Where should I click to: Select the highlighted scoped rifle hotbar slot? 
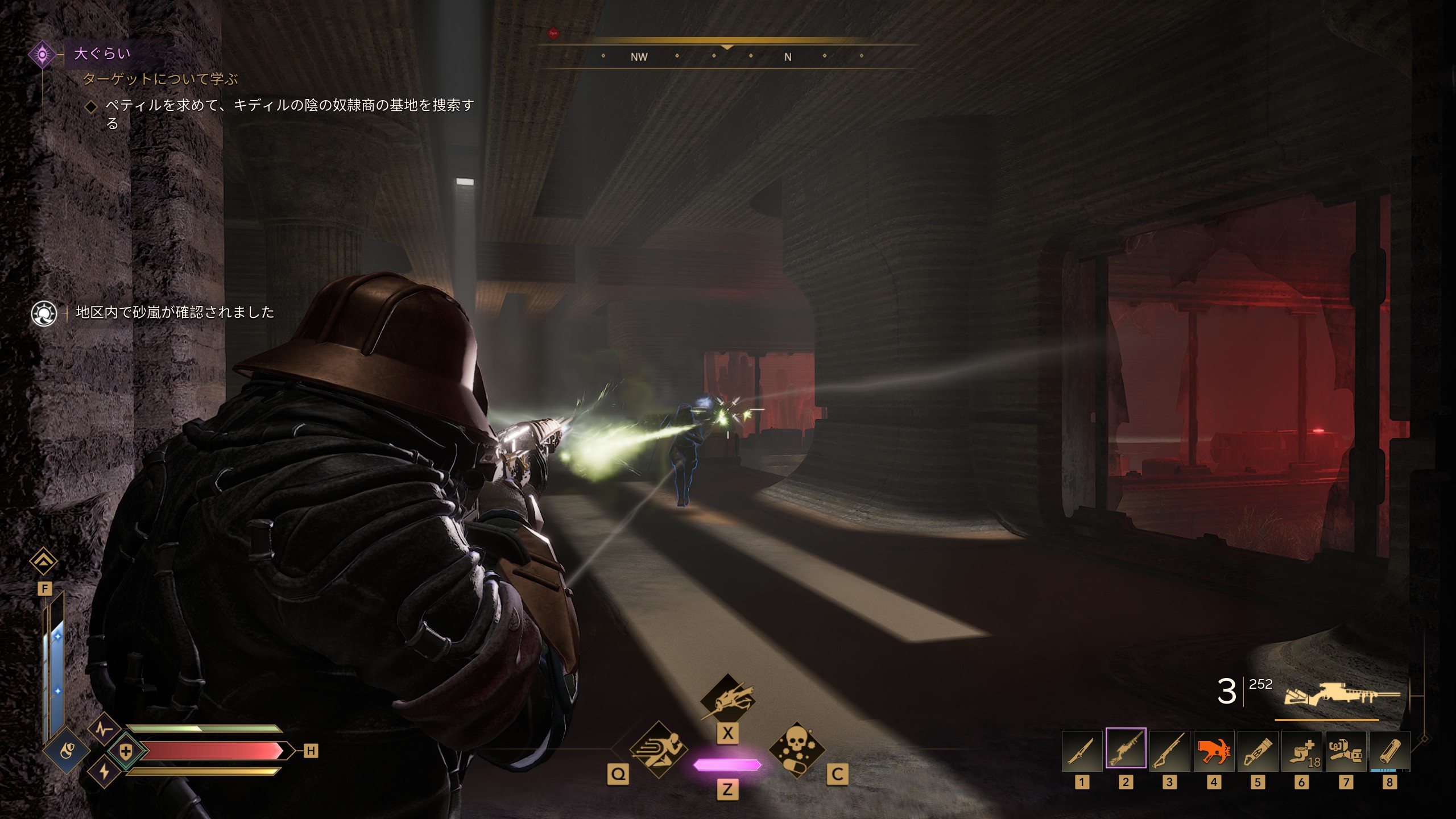click(1126, 749)
